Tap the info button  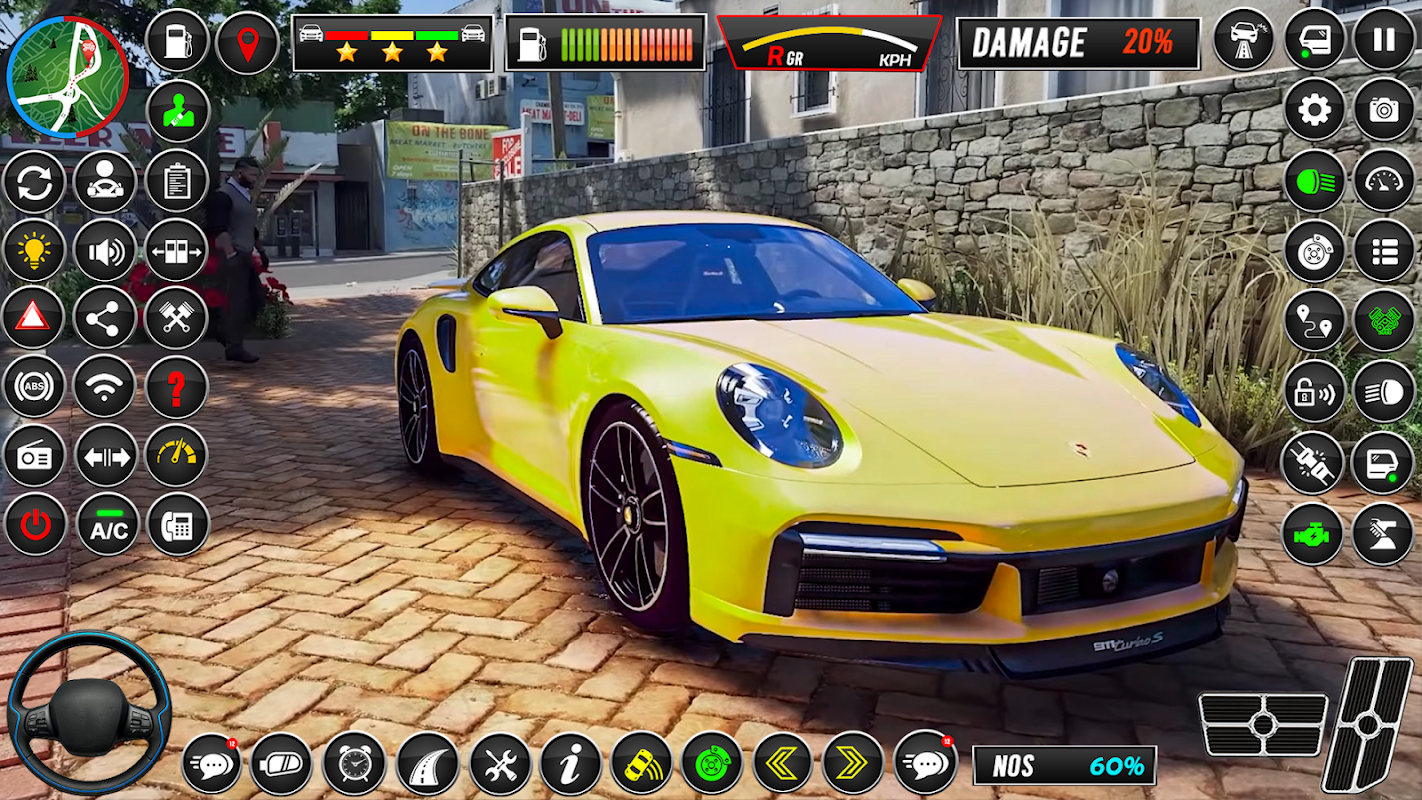tap(571, 764)
